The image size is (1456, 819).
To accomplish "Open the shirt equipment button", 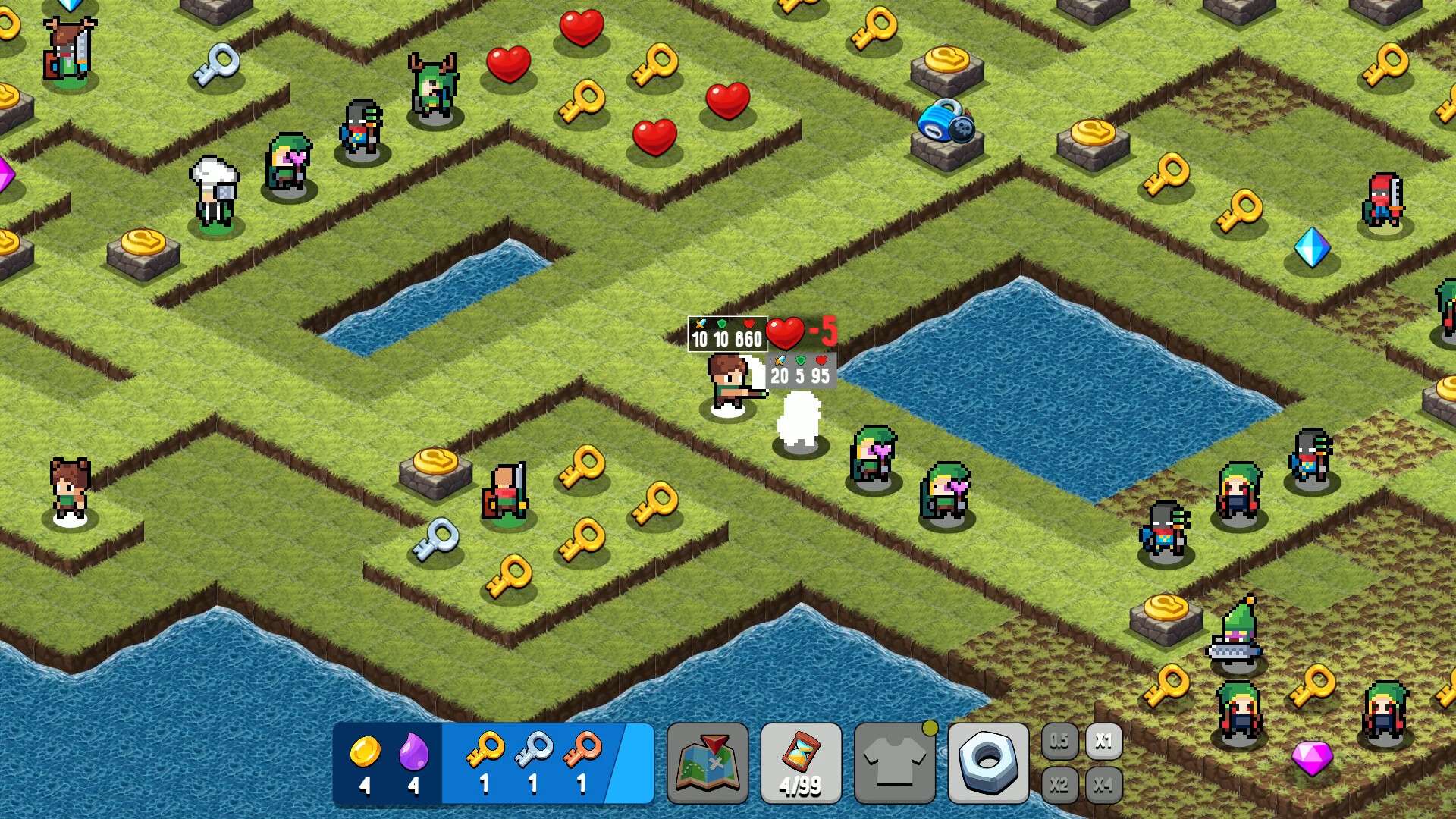I will coord(895,762).
